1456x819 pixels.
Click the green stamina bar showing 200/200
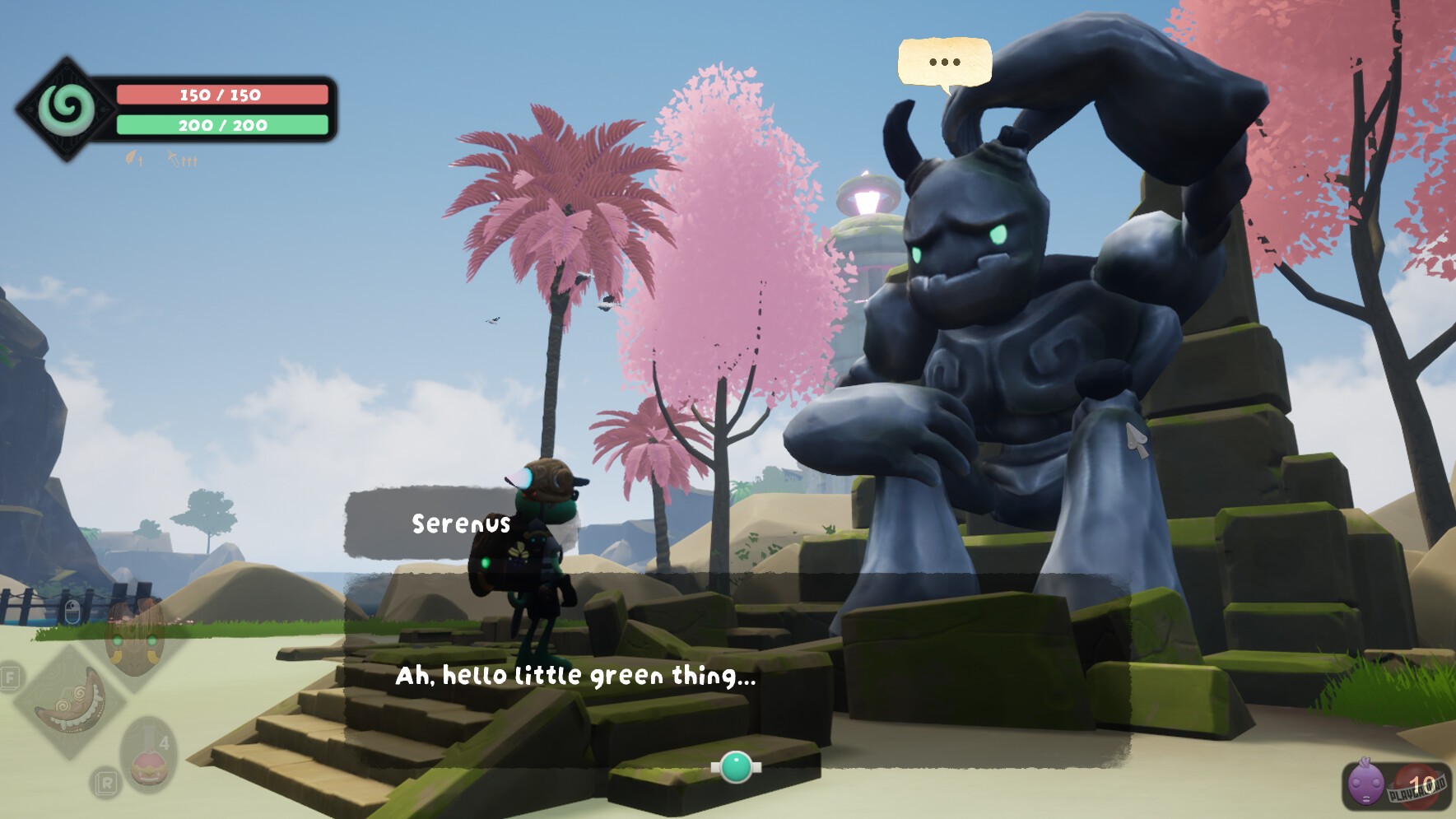point(222,126)
